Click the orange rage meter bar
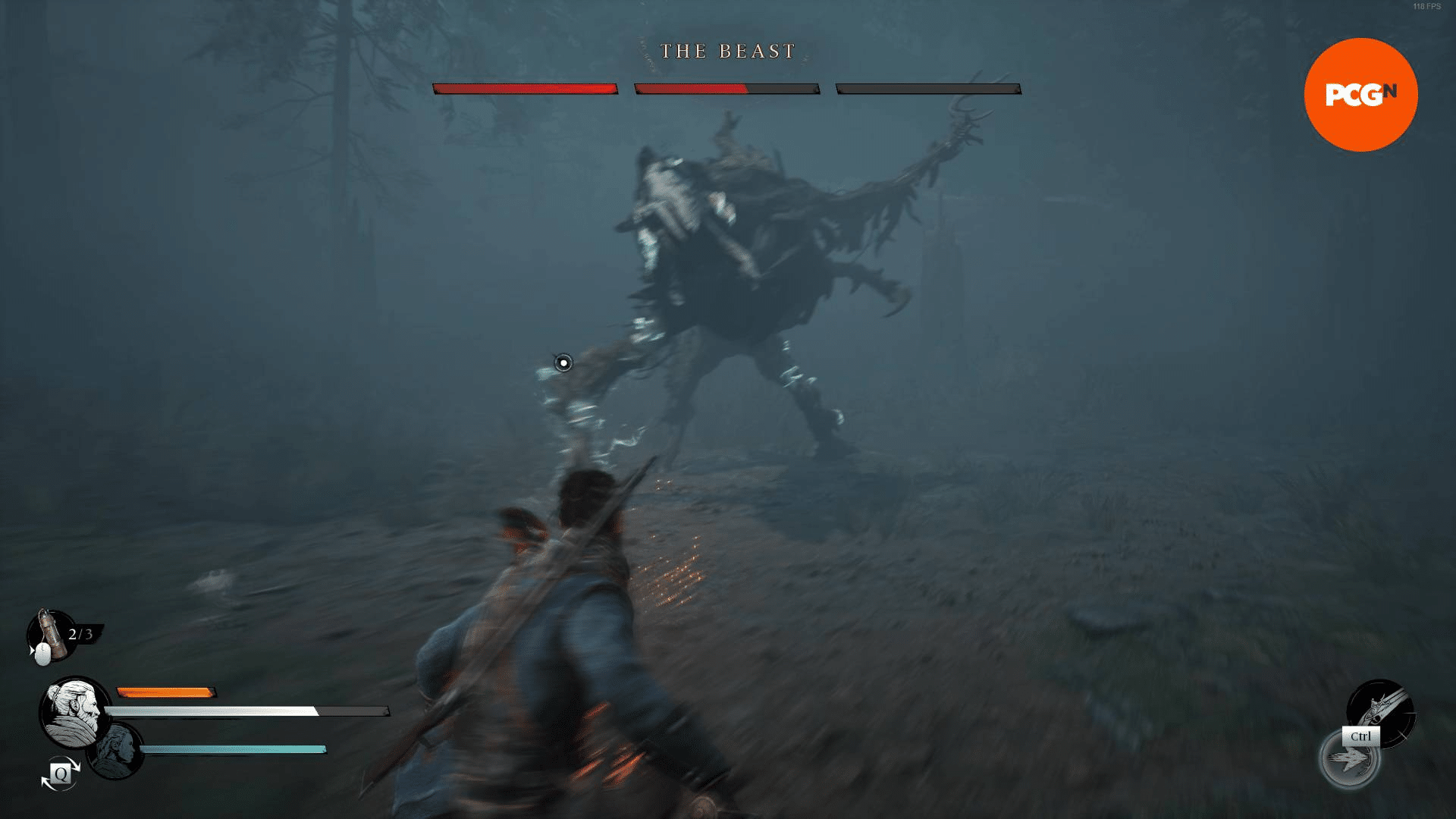Screen dimensions: 1456x819 click(x=165, y=692)
